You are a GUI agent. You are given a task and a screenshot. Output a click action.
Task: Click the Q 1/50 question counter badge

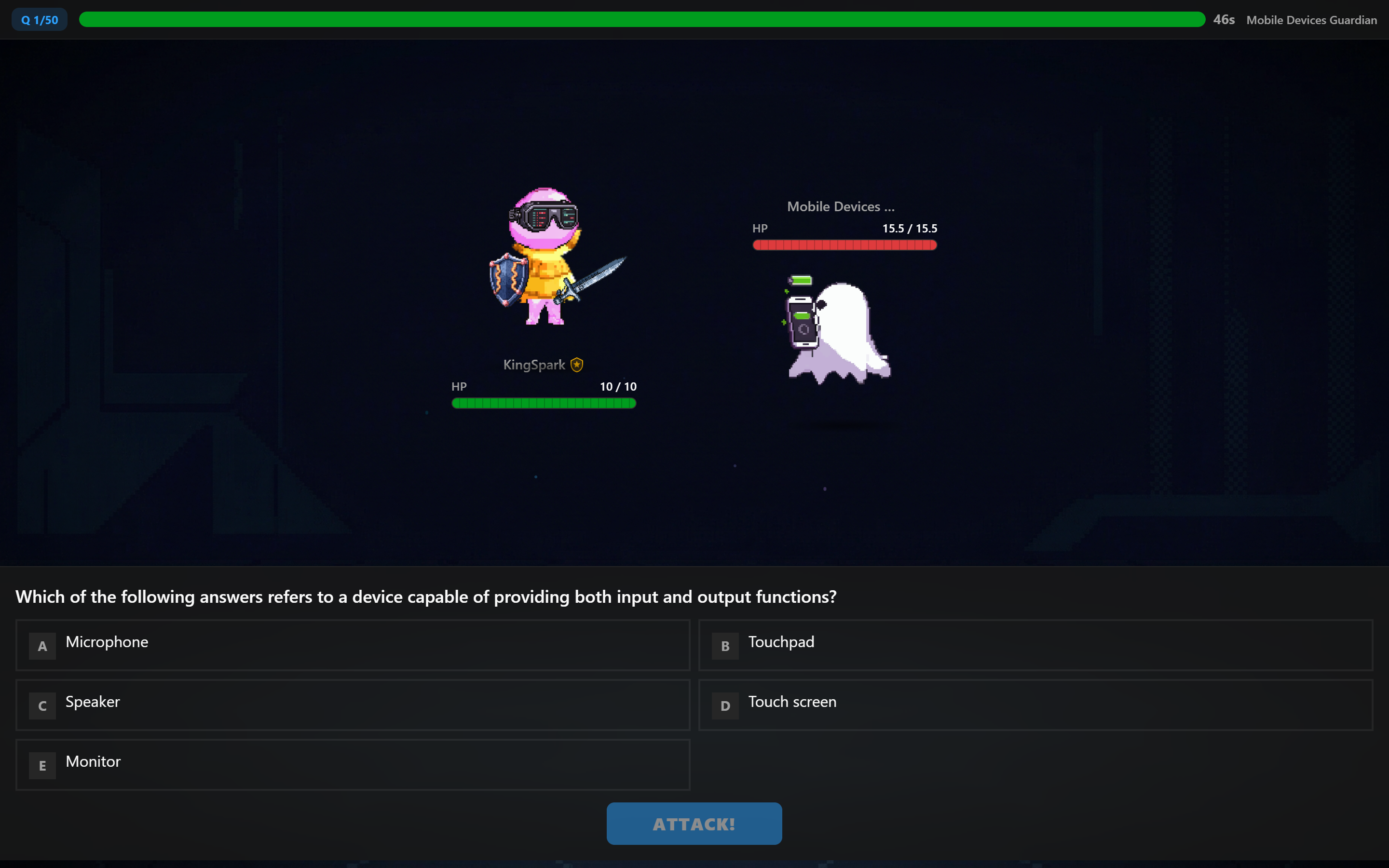click(x=39, y=19)
